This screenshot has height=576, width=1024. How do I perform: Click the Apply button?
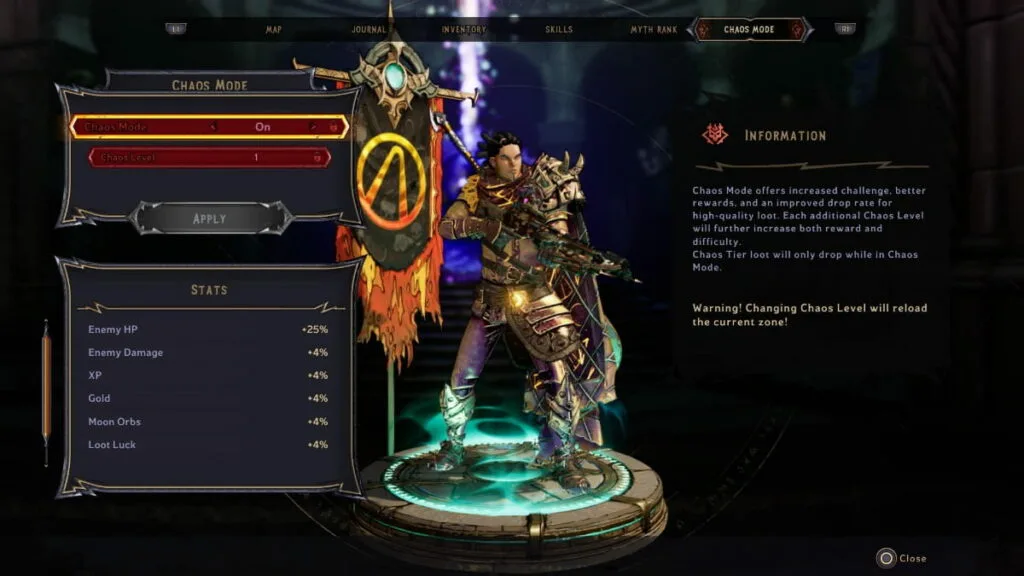[x=209, y=218]
